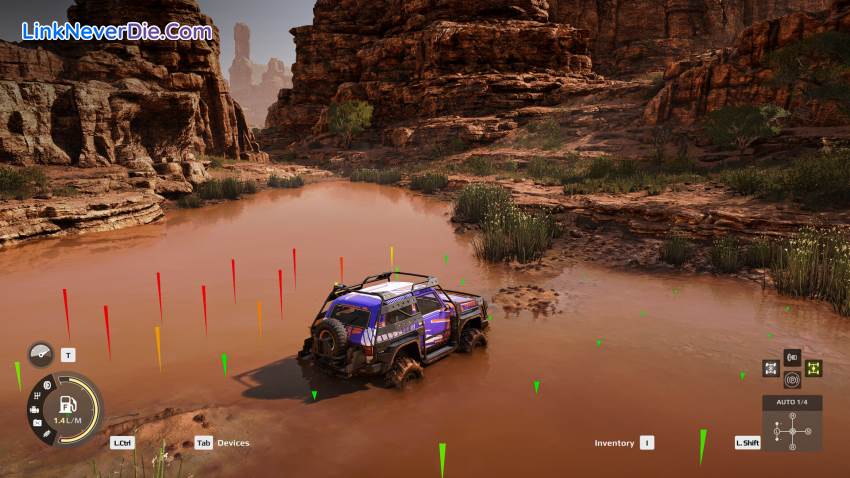Screen dimensions: 850x478
Task: Click the gearbox status icon
Action: [x=39, y=396]
